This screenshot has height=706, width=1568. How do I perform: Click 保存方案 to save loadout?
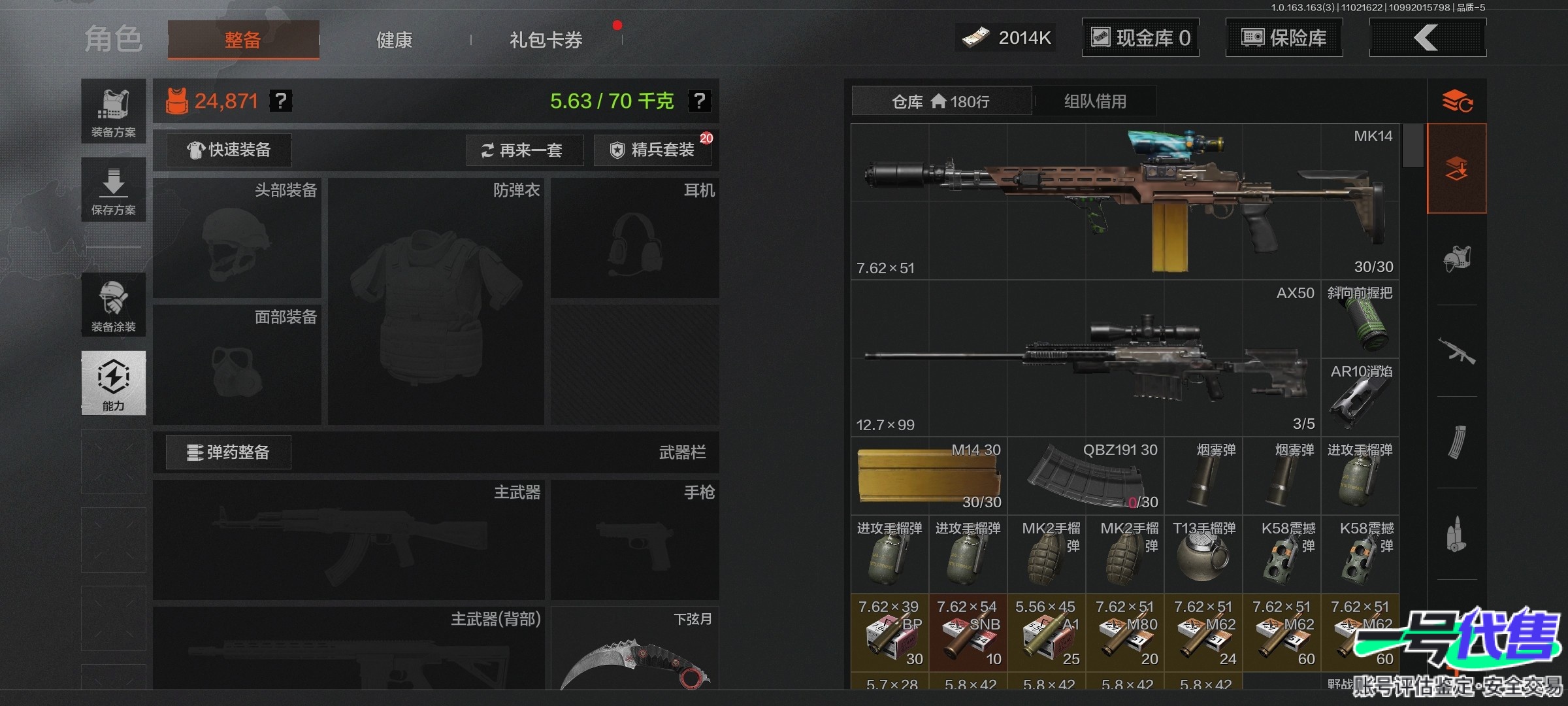coord(114,190)
